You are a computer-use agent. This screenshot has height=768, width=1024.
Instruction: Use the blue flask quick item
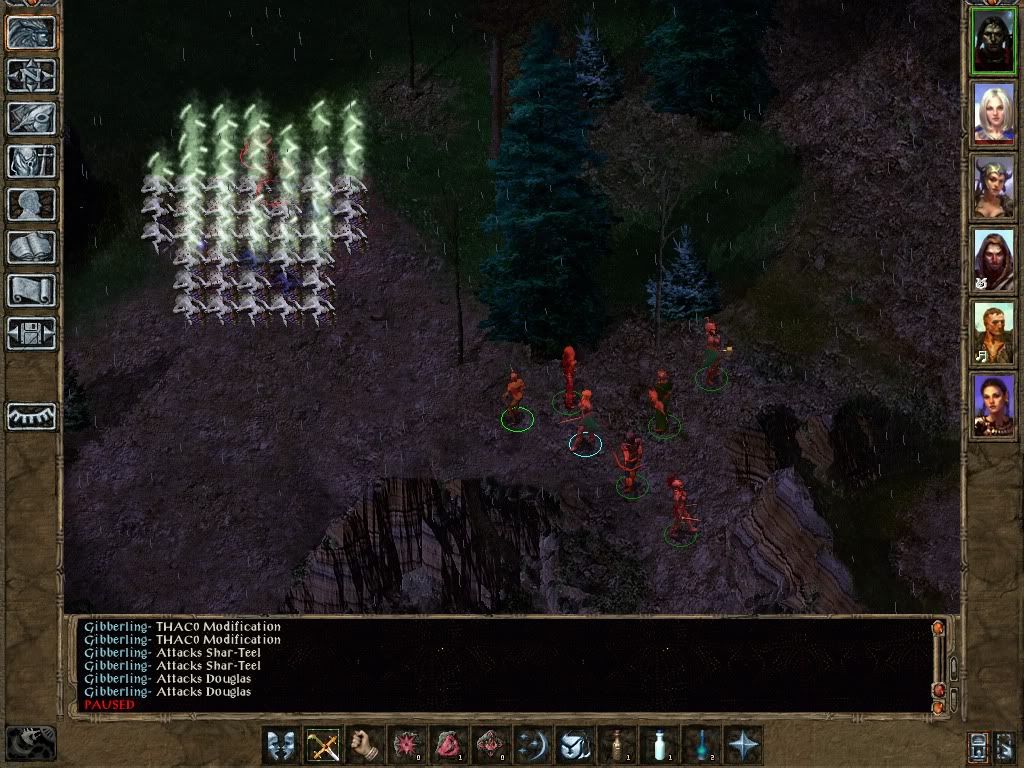(x=701, y=745)
